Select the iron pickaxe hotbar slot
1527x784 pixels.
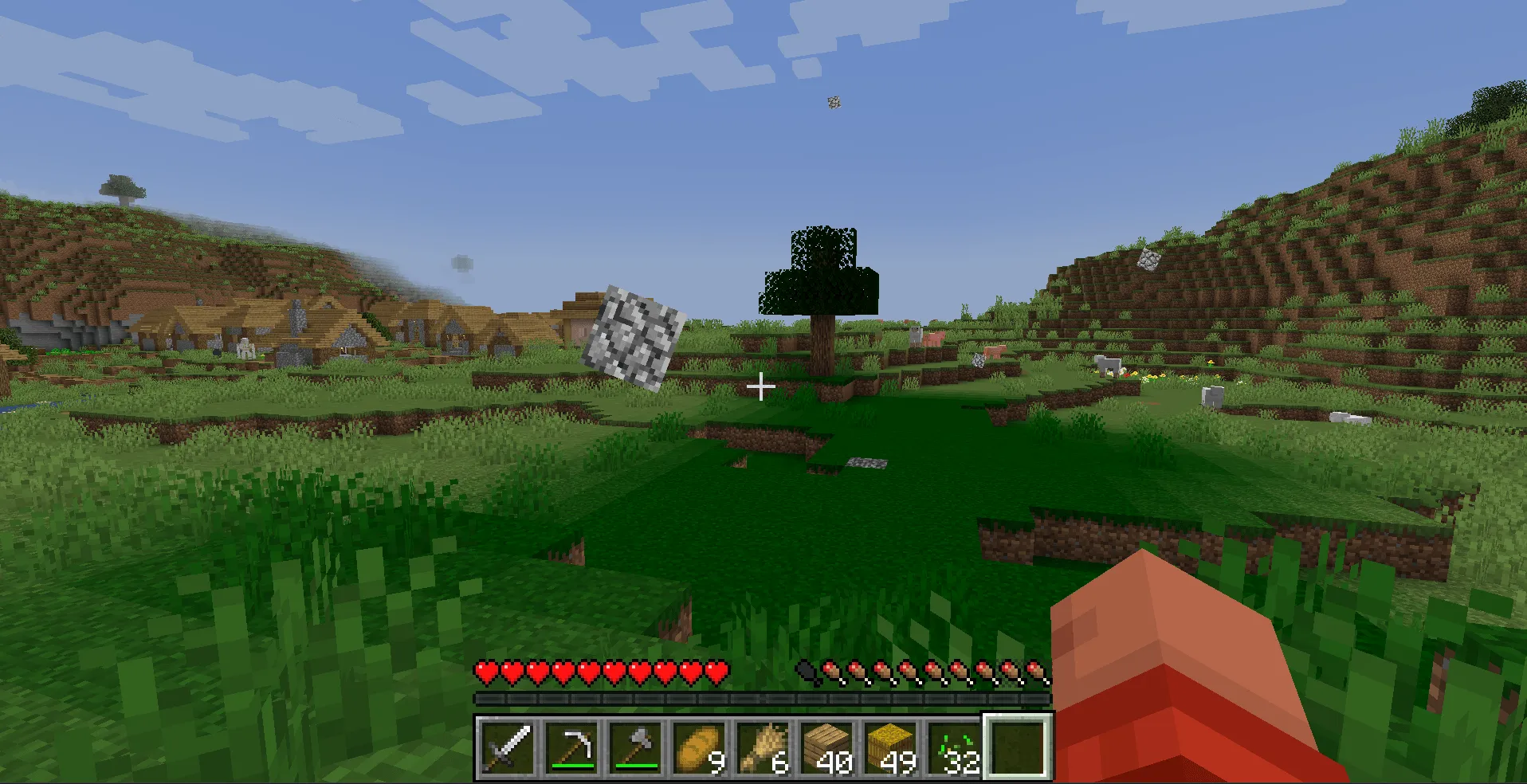pyautogui.click(x=572, y=749)
